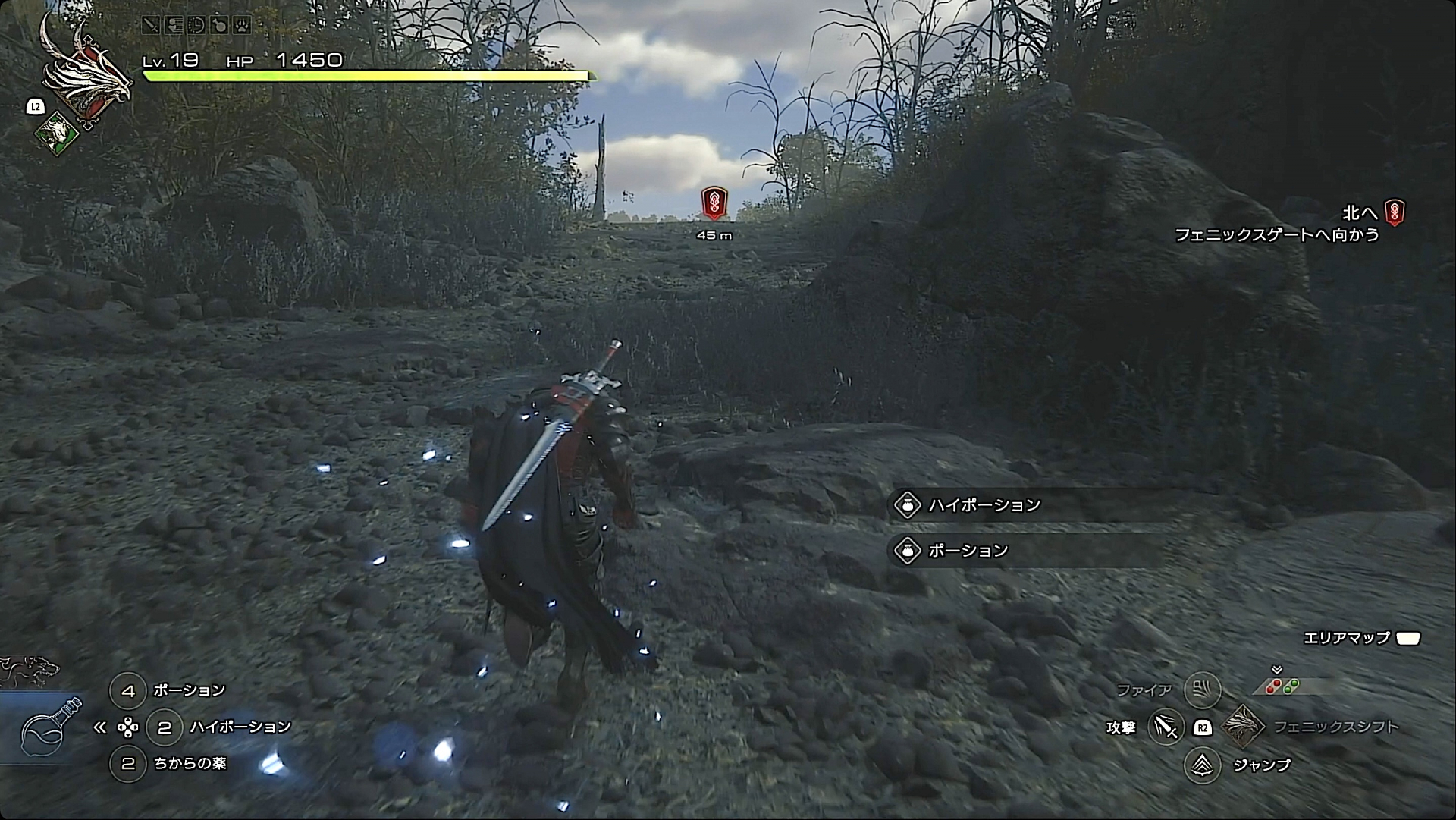Toggle the green ability charge dot in the gauge
The height and width of the screenshot is (820, 1456).
(x=1291, y=687)
